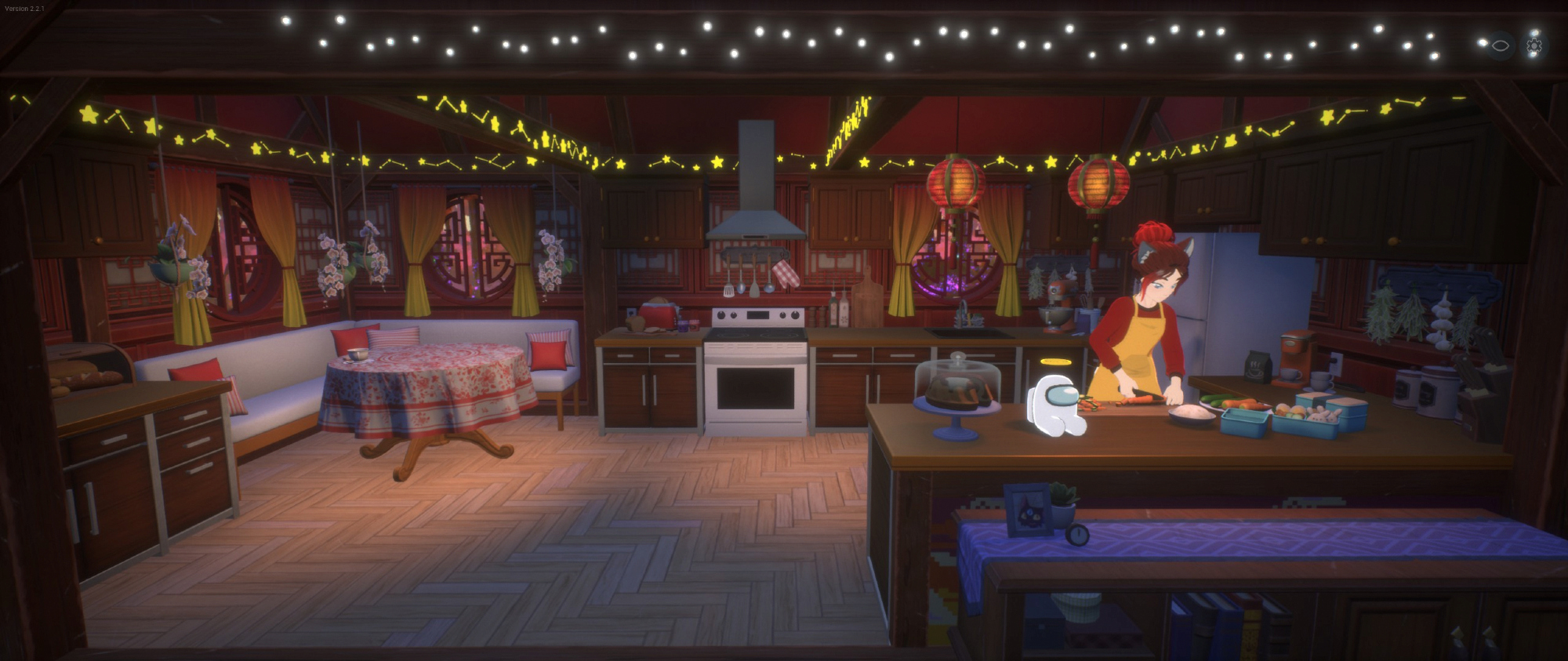Image resolution: width=1568 pixels, height=661 pixels.
Task: Open settings with the gear icon
Action: (1534, 46)
